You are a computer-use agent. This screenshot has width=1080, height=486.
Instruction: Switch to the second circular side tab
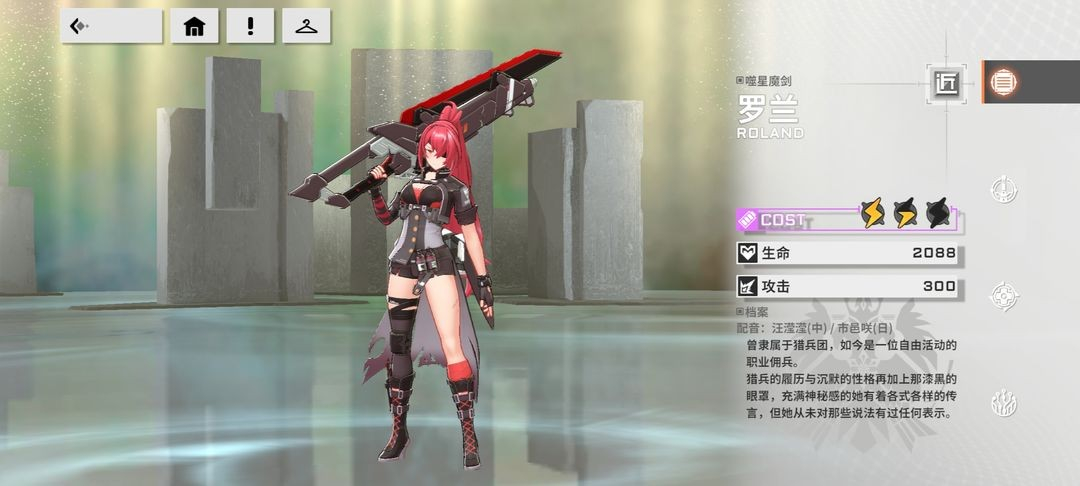(x=1003, y=189)
